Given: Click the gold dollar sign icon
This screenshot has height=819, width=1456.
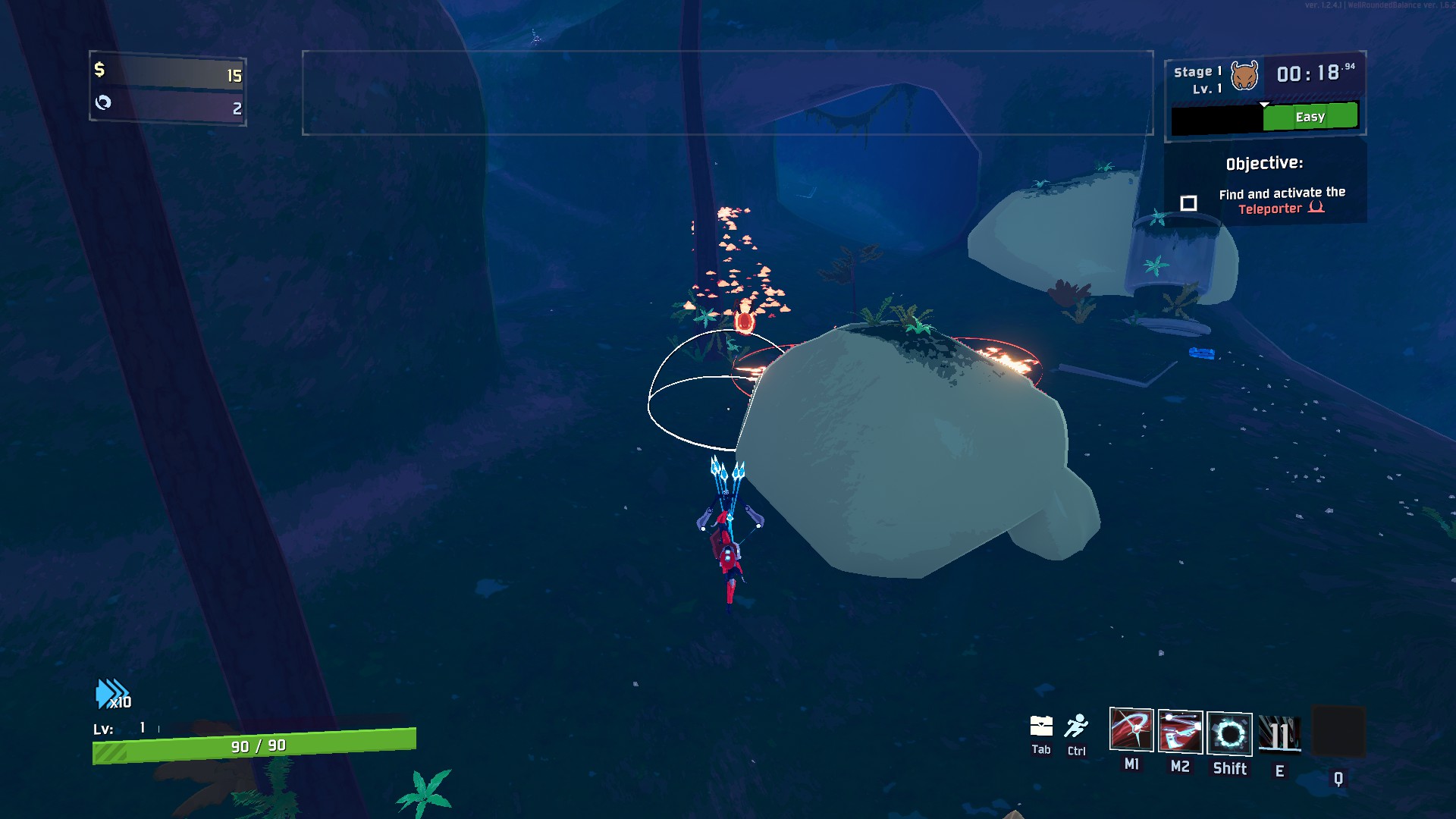Looking at the screenshot, I should [x=99, y=70].
